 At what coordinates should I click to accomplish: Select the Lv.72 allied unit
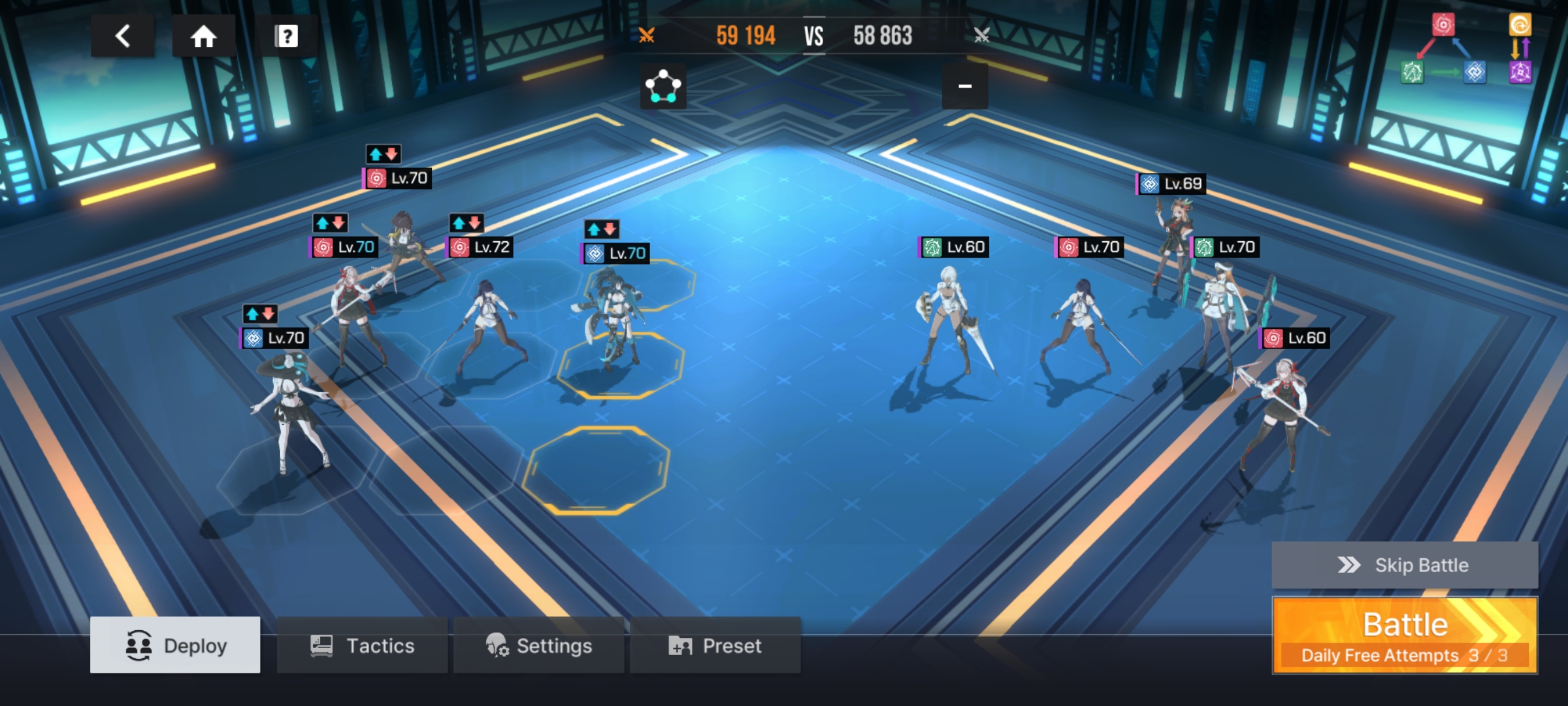490,327
